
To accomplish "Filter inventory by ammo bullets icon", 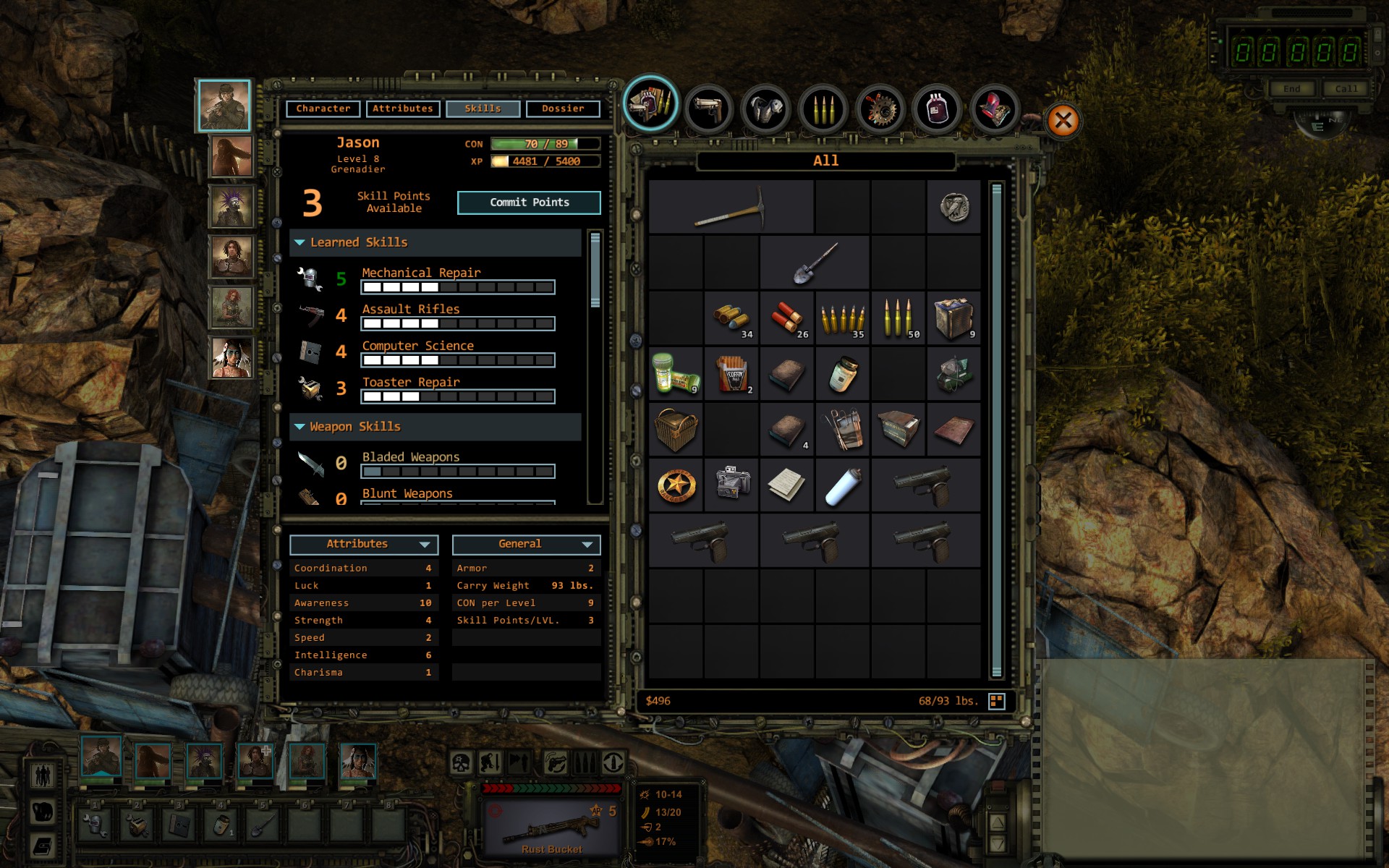I will point(823,109).
